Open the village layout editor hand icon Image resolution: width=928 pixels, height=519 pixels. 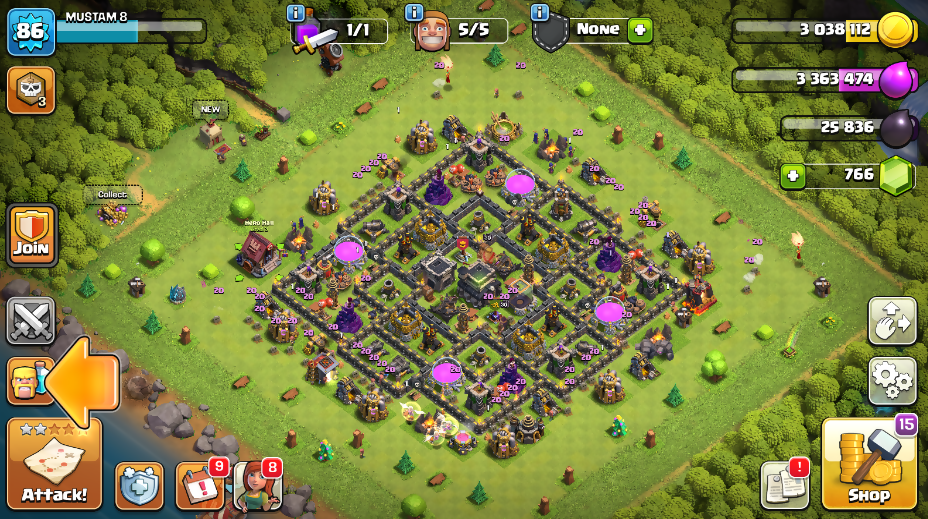point(892,320)
